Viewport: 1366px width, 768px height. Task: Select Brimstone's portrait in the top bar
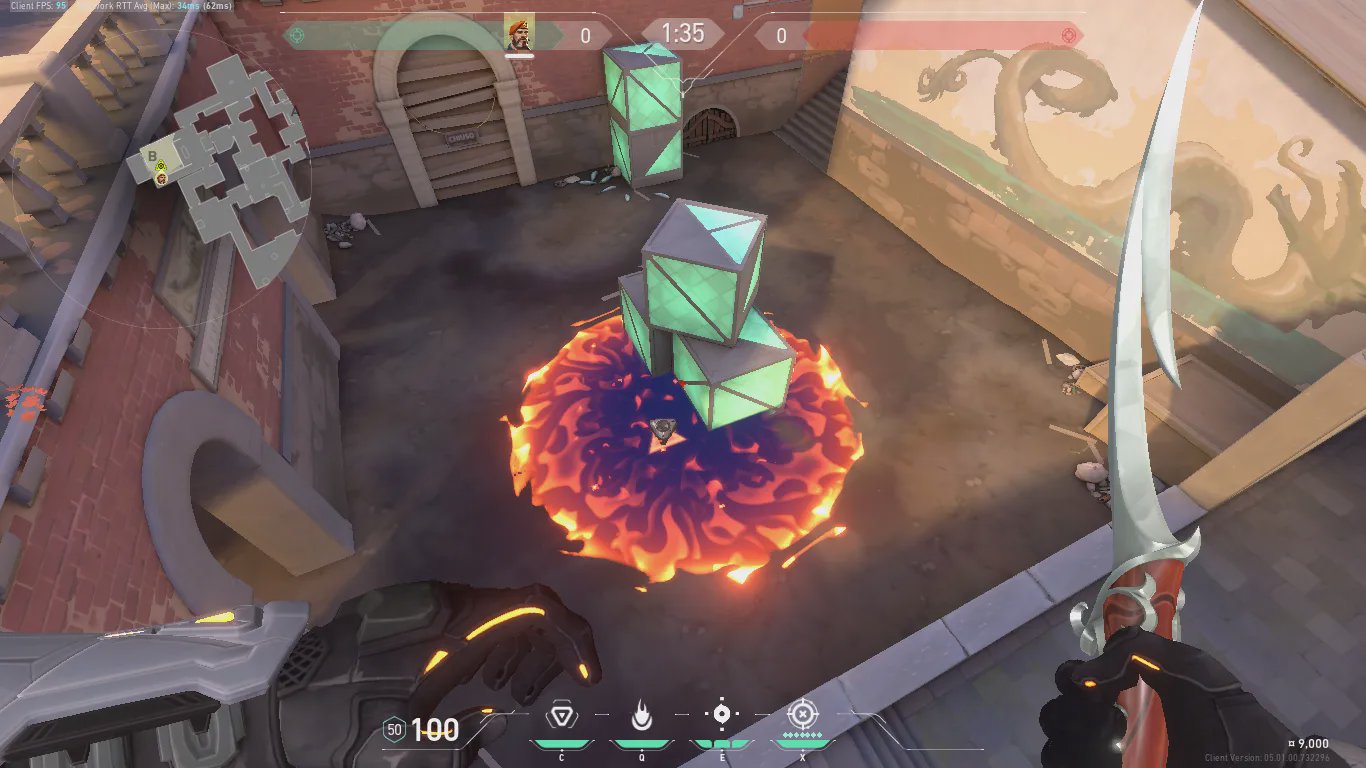pyautogui.click(x=519, y=34)
